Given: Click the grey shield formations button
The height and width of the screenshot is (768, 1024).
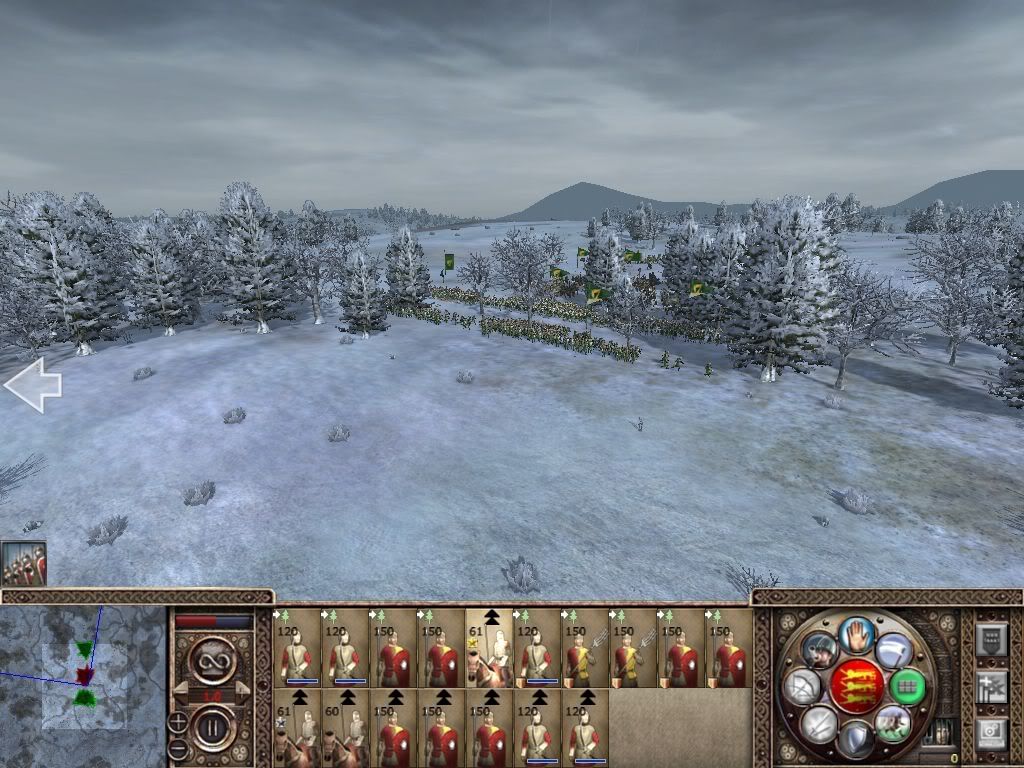Looking at the screenshot, I should pyautogui.click(x=990, y=640).
